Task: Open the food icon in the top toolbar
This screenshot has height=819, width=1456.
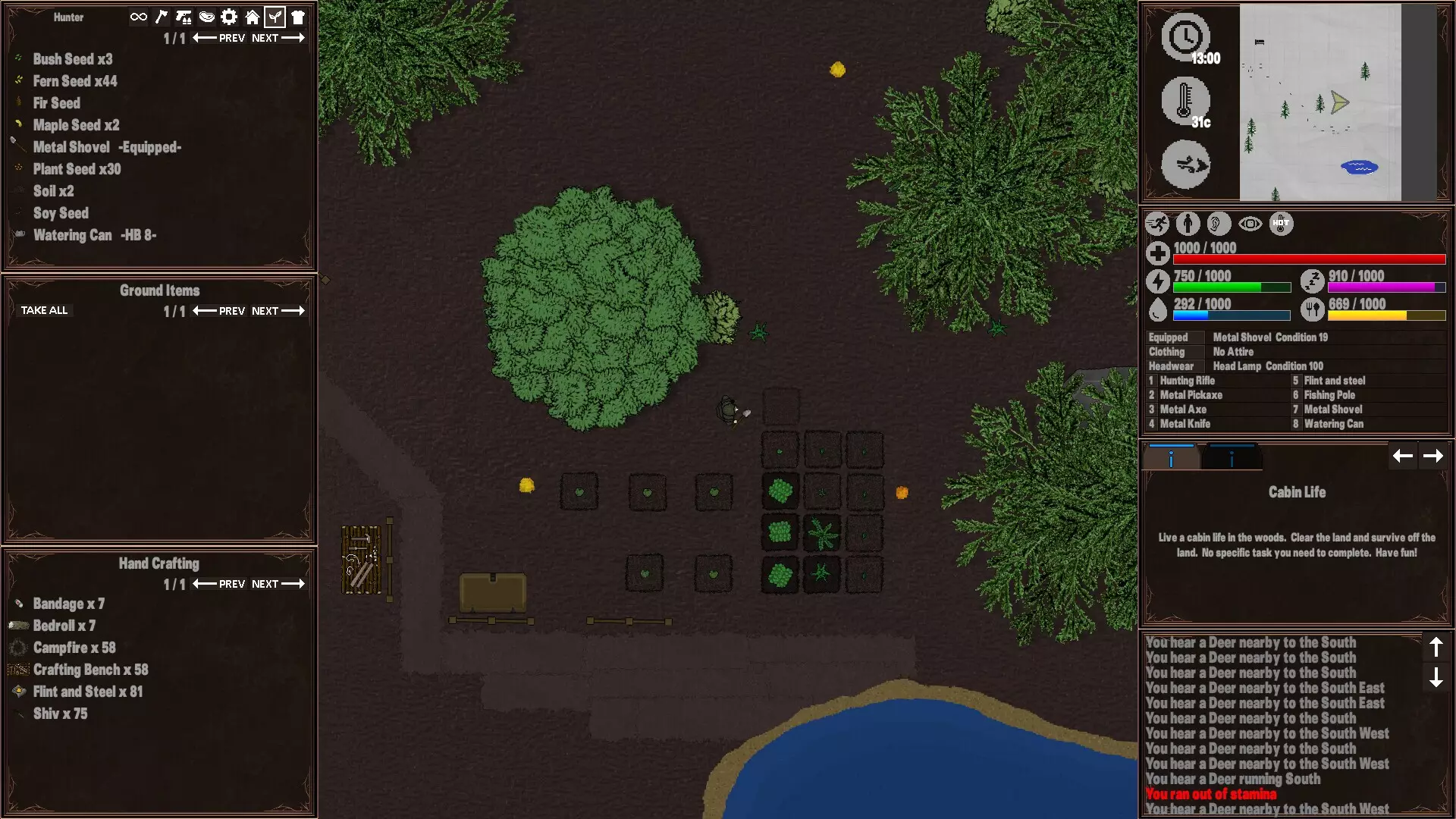Action: (206, 17)
